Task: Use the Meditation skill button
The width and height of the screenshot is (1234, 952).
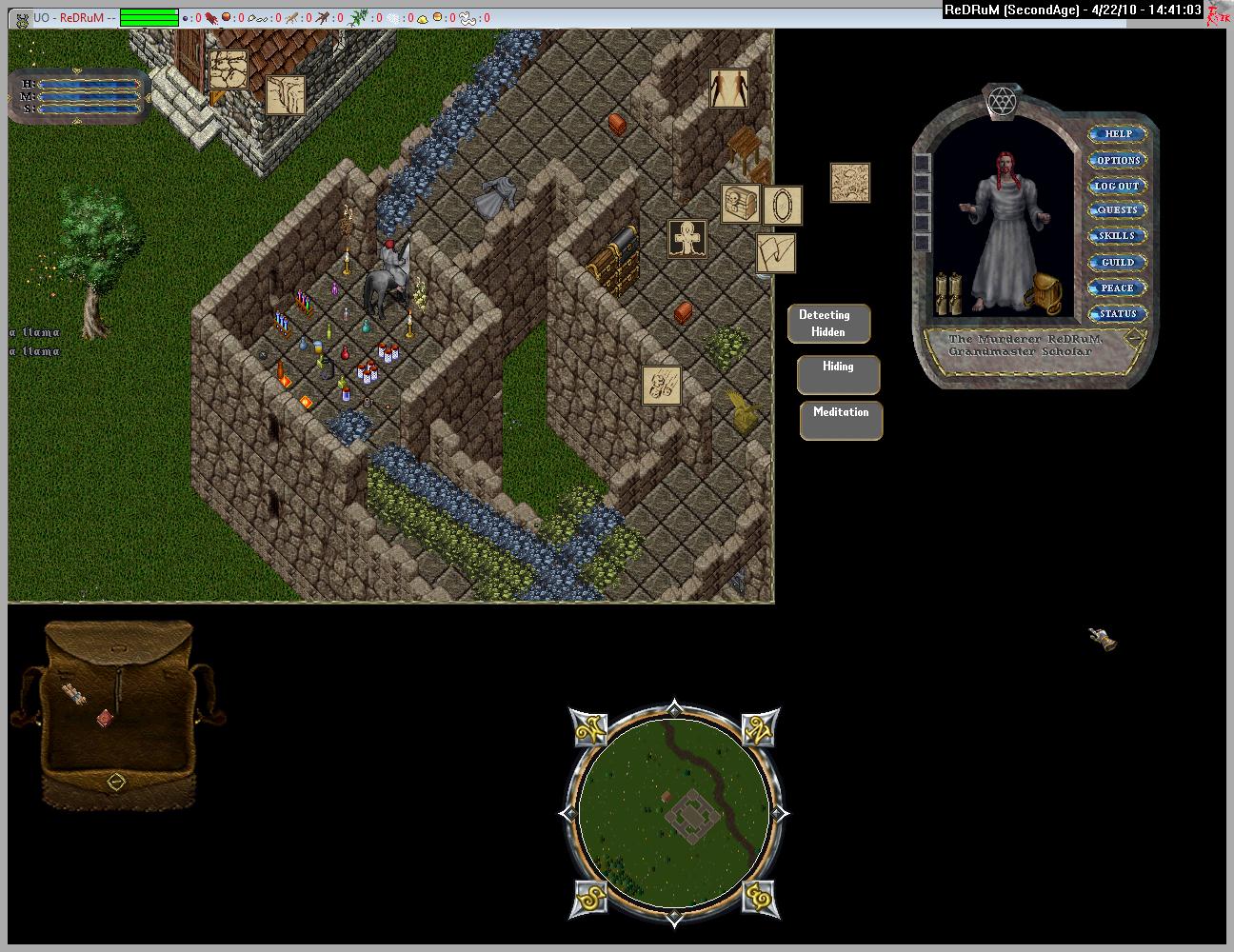Action: (841, 420)
